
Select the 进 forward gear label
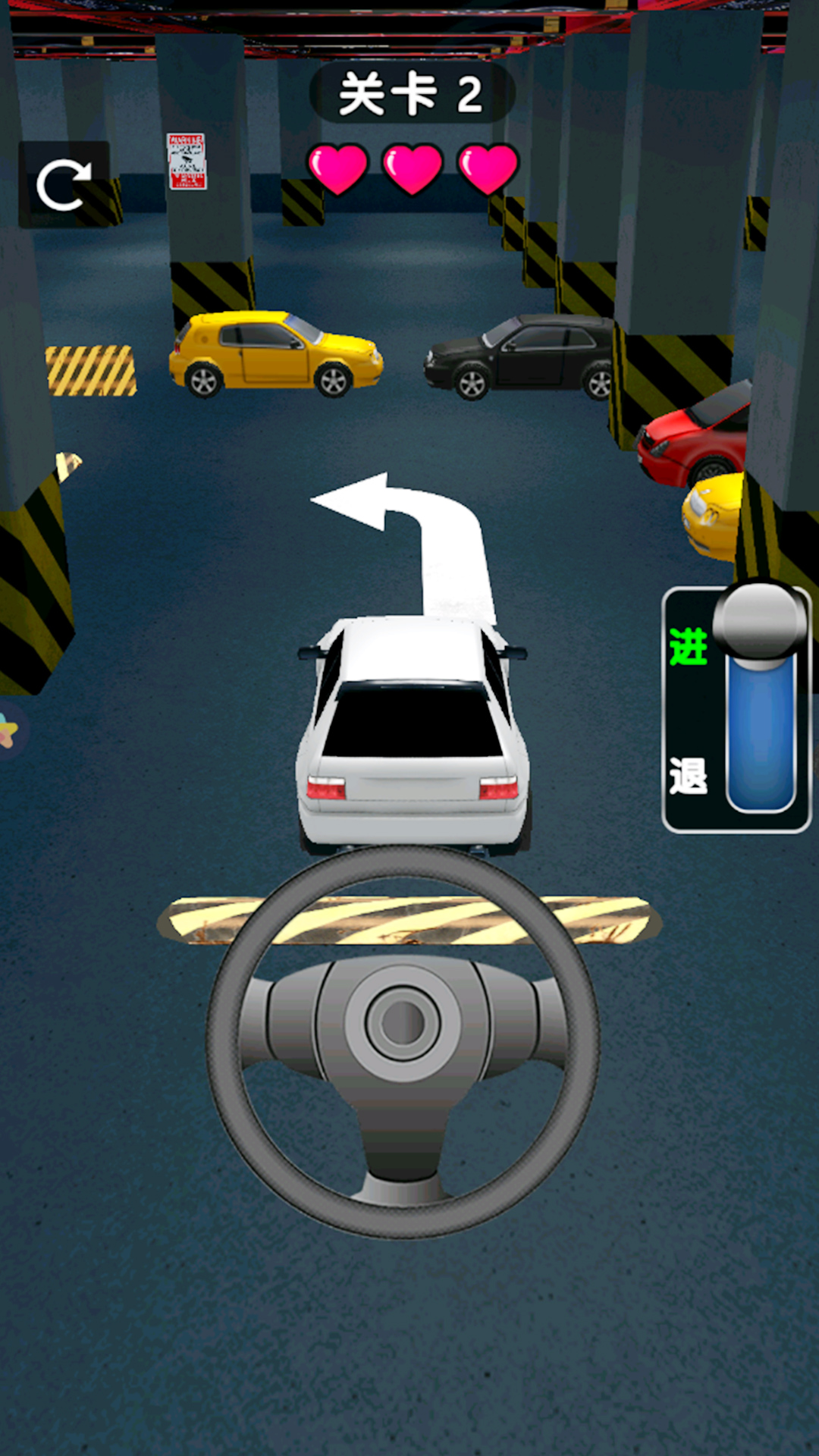pyautogui.click(x=688, y=647)
